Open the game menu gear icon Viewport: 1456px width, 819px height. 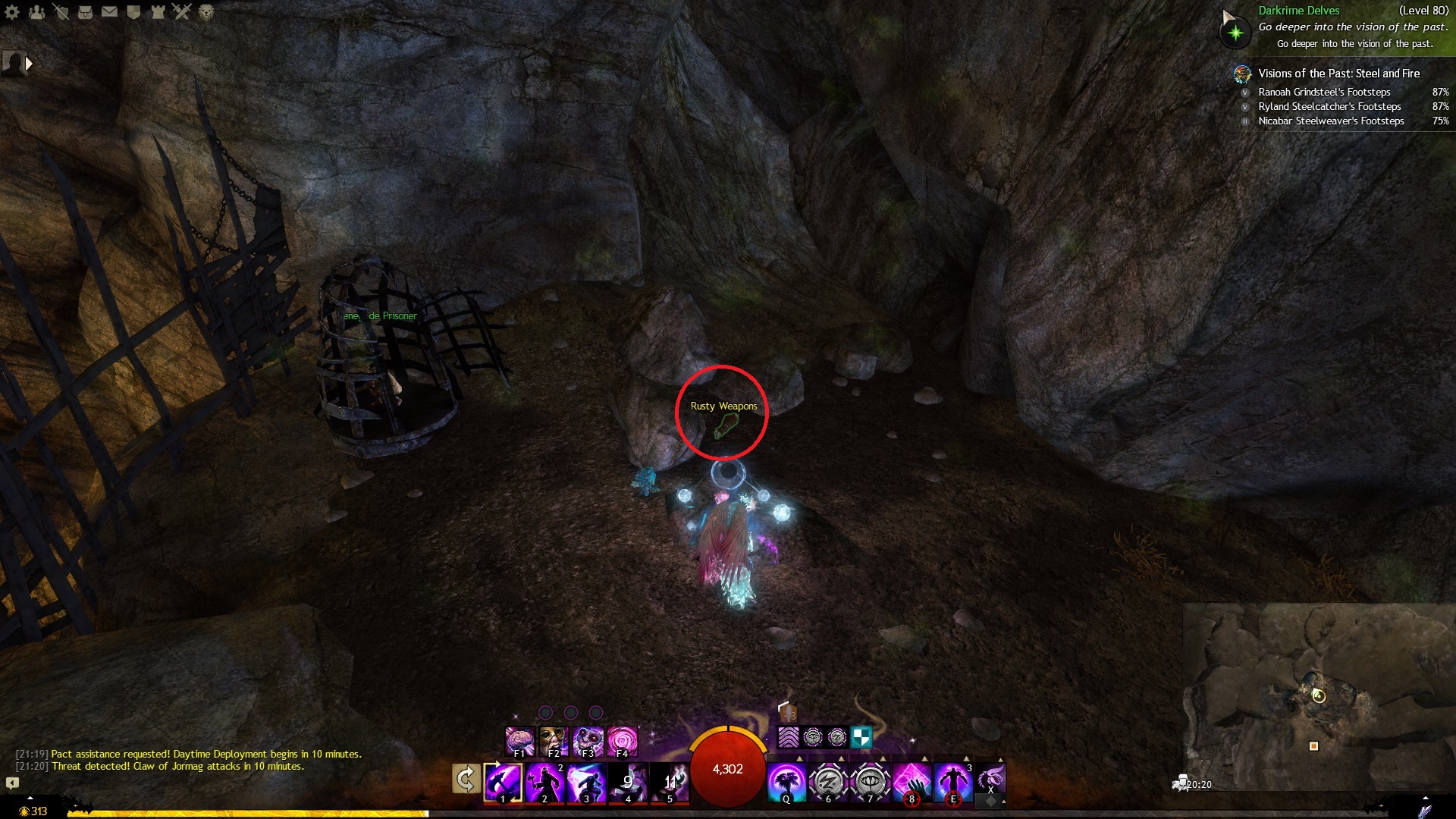12,12
